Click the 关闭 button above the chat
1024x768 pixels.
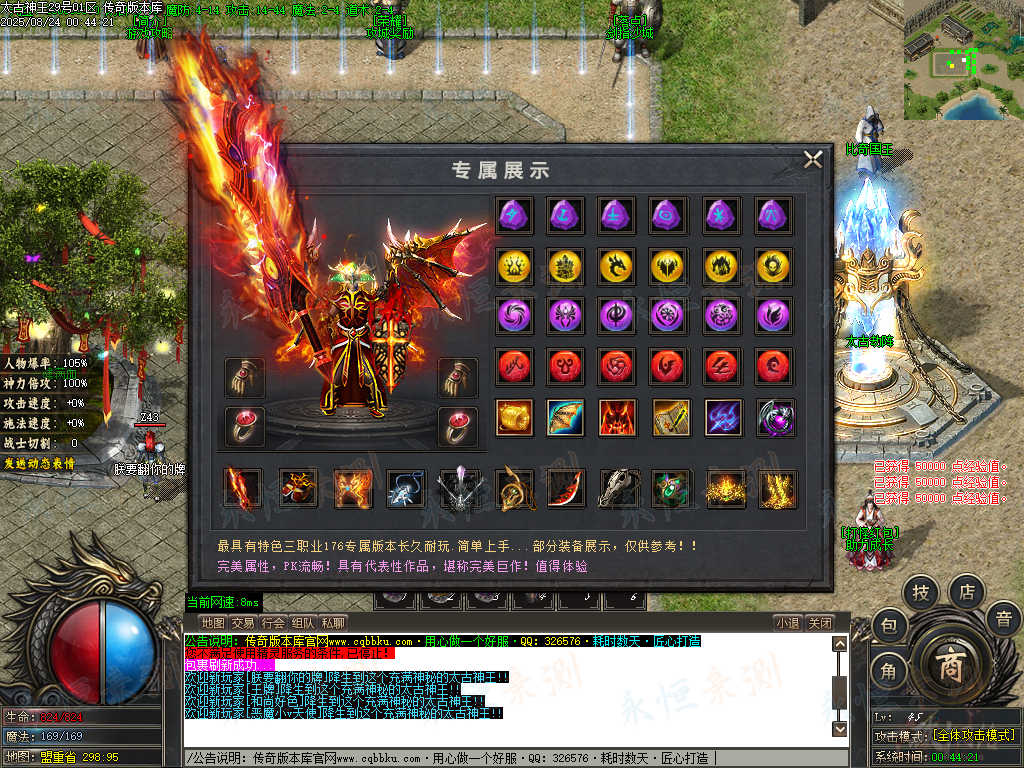(820, 622)
